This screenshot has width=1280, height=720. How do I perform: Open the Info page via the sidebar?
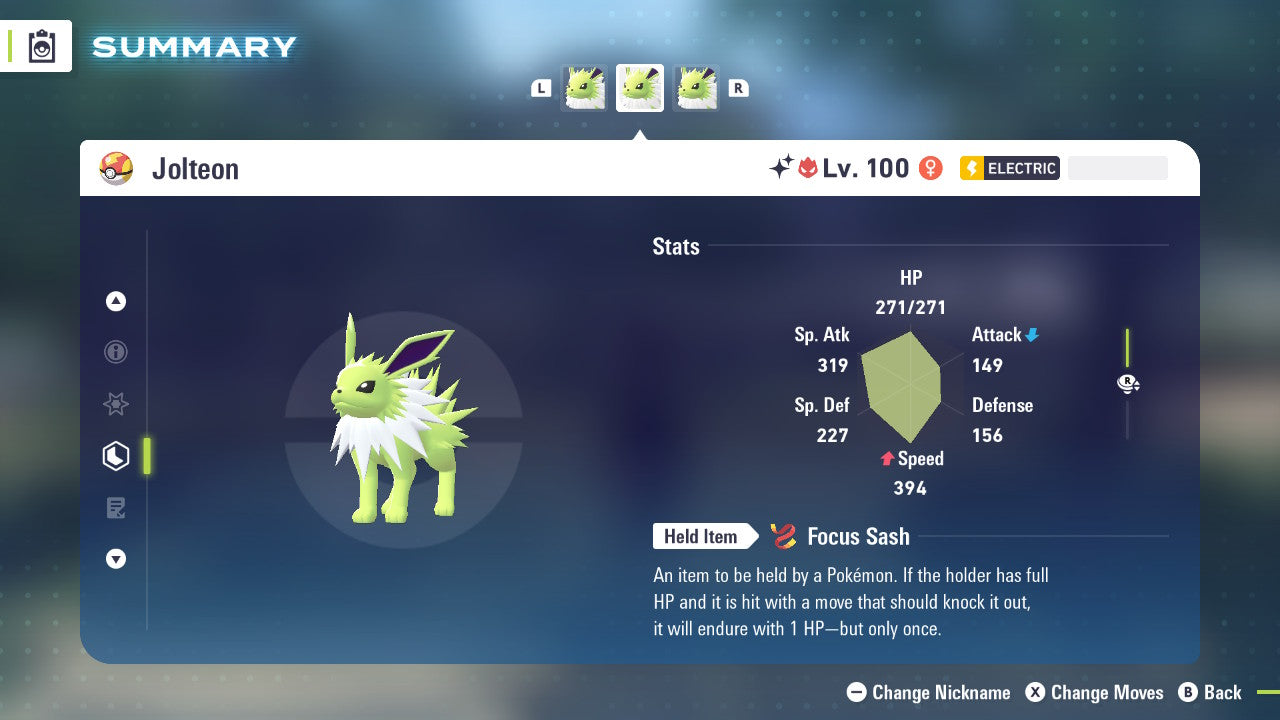[116, 352]
